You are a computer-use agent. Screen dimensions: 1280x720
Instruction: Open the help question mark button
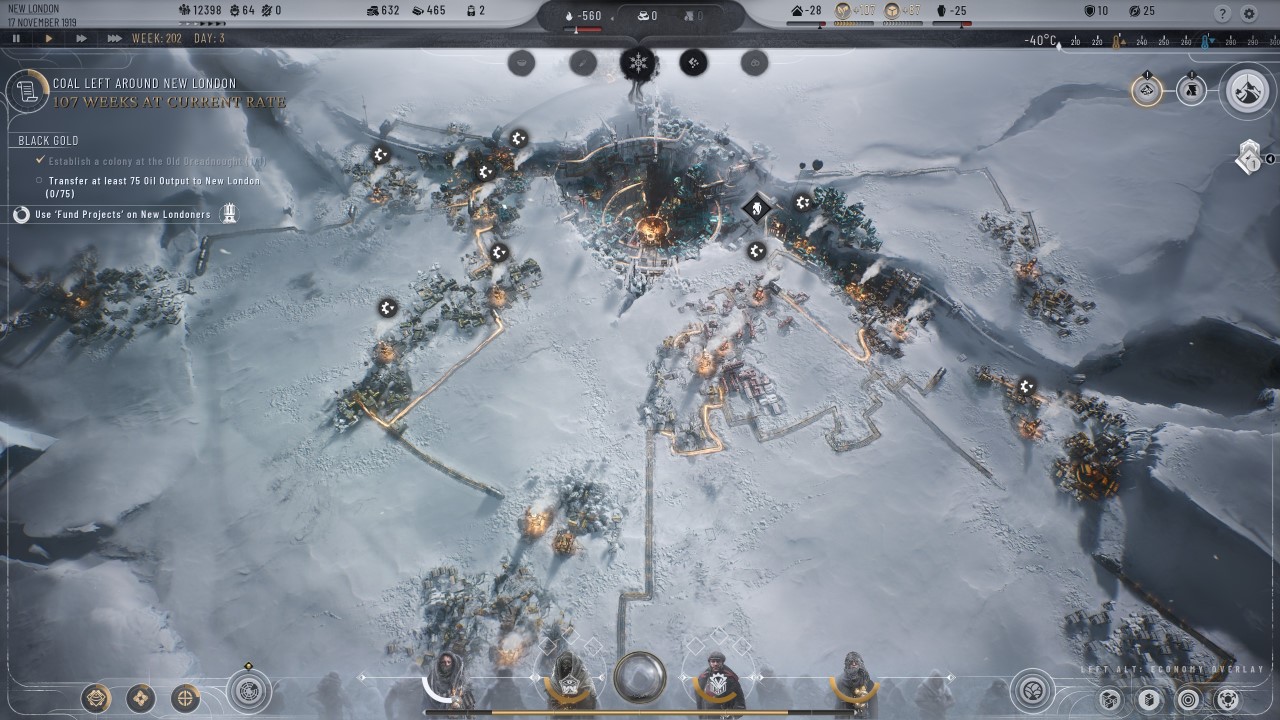click(1222, 14)
